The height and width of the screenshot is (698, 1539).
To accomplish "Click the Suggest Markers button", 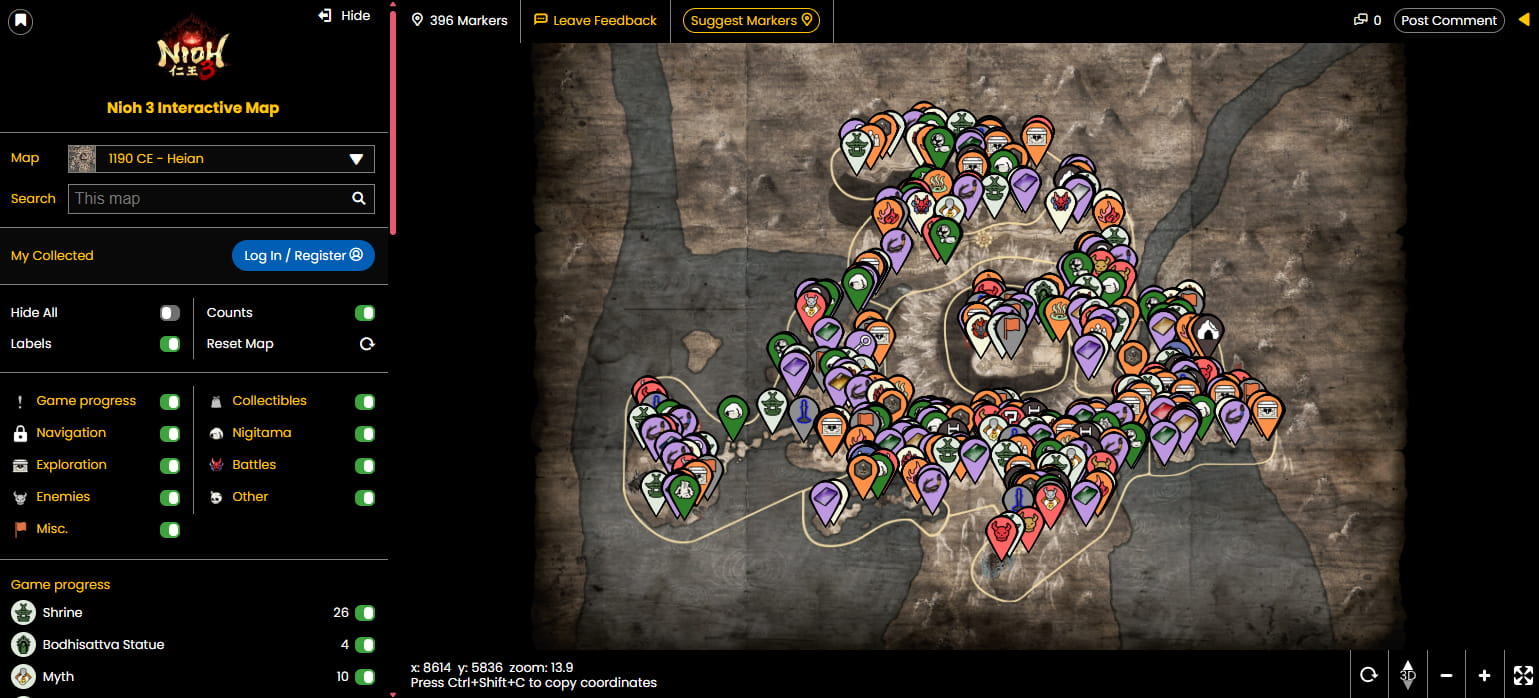I will pos(751,20).
